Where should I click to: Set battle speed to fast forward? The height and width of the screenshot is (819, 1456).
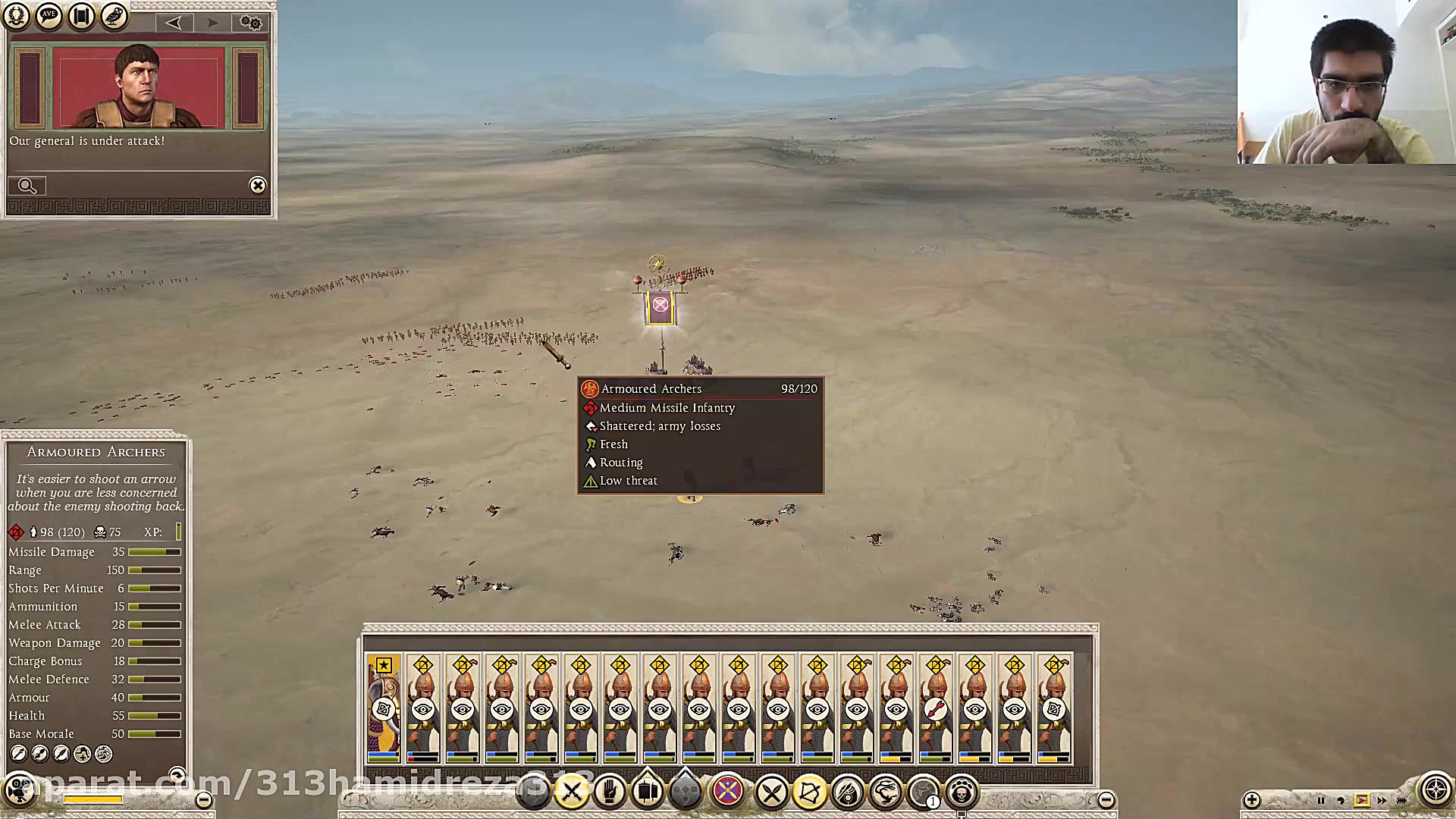click(1382, 800)
